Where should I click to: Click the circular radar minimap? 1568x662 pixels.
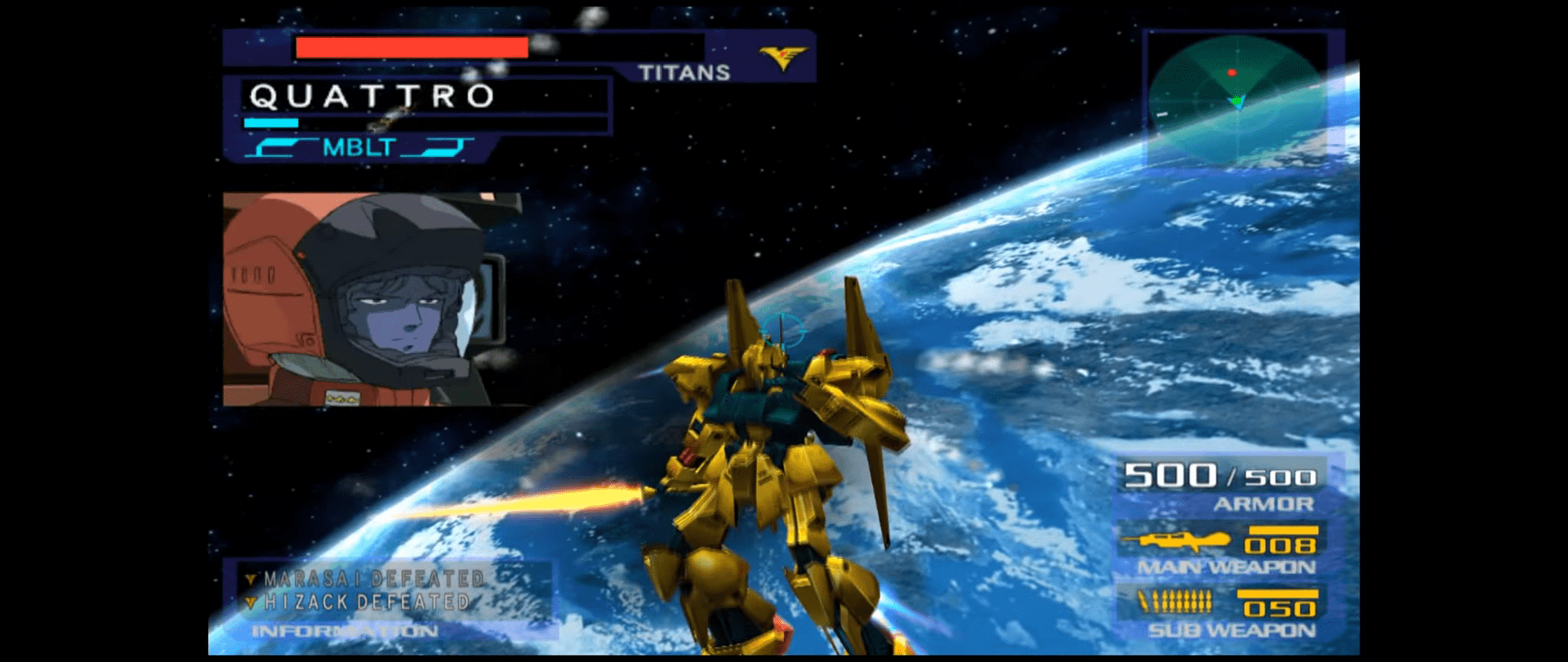1236,100
